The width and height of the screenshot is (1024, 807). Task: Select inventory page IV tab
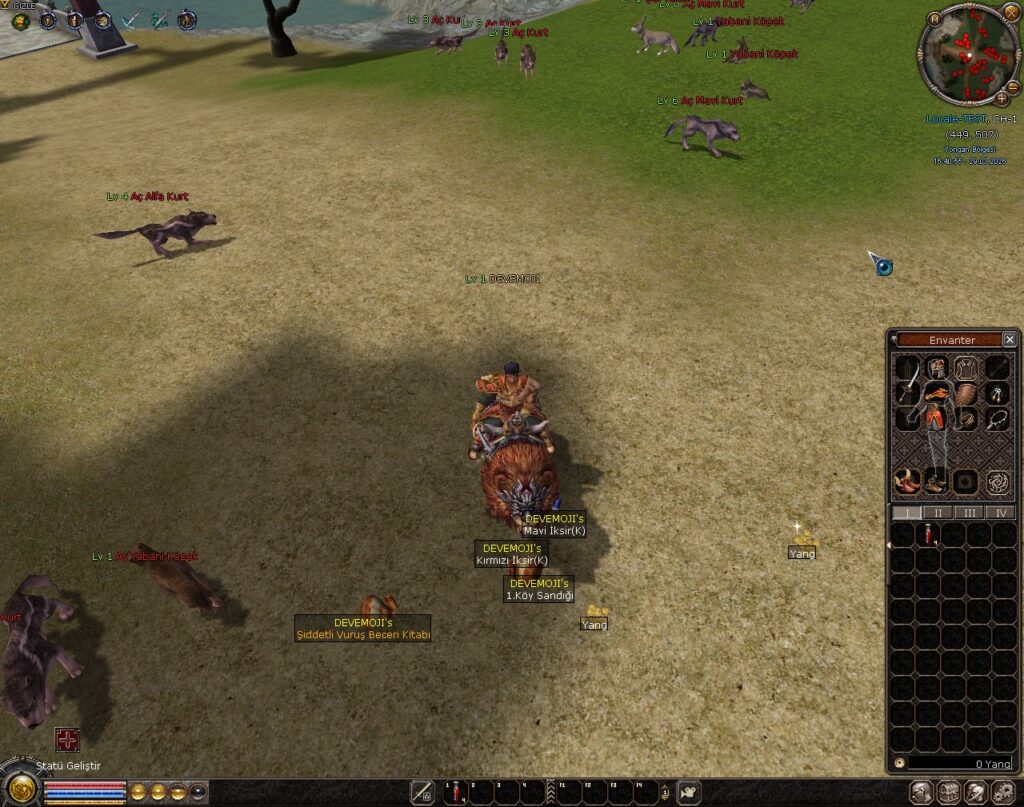999,512
